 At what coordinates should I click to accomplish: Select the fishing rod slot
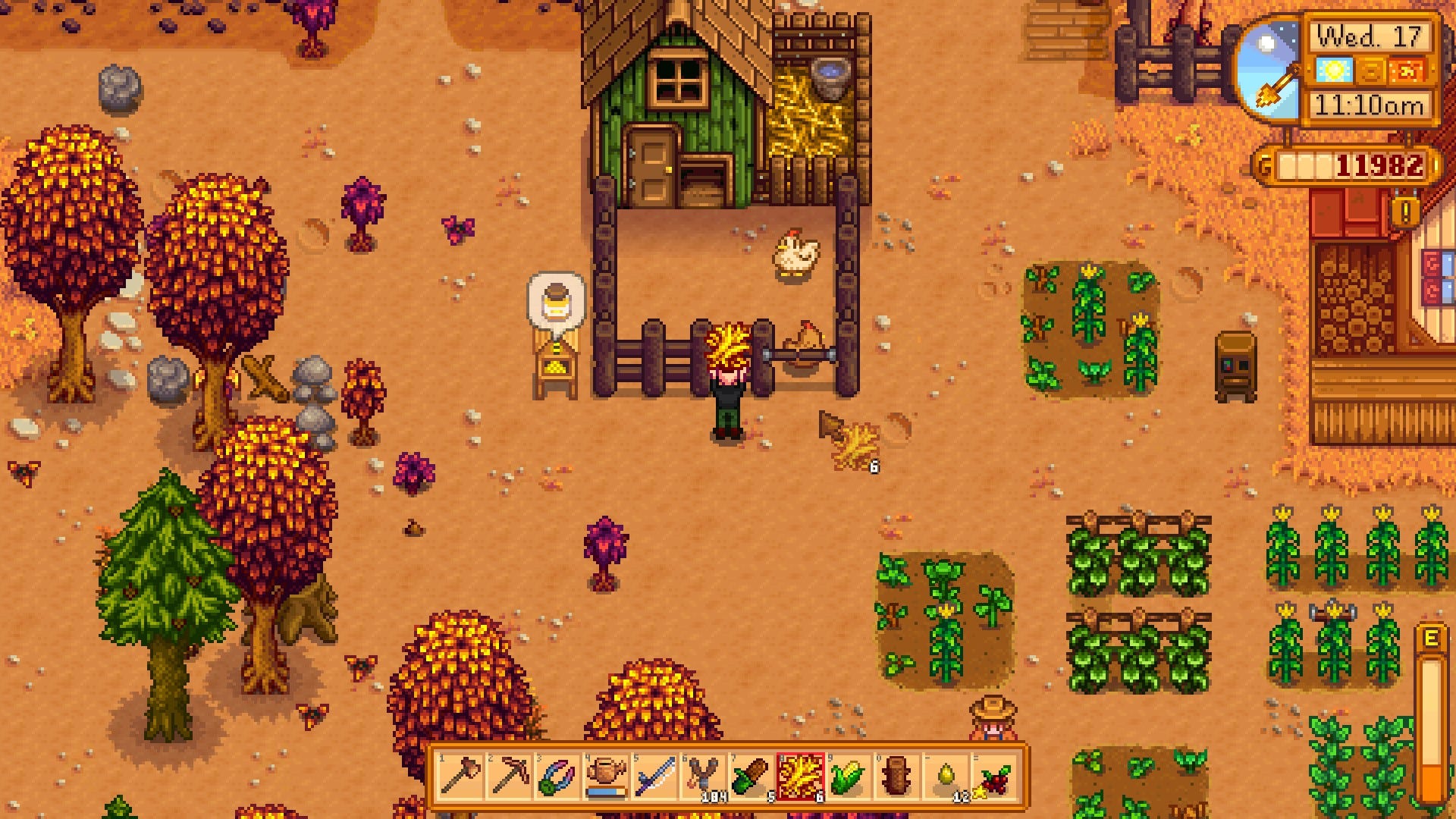pos(654,777)
